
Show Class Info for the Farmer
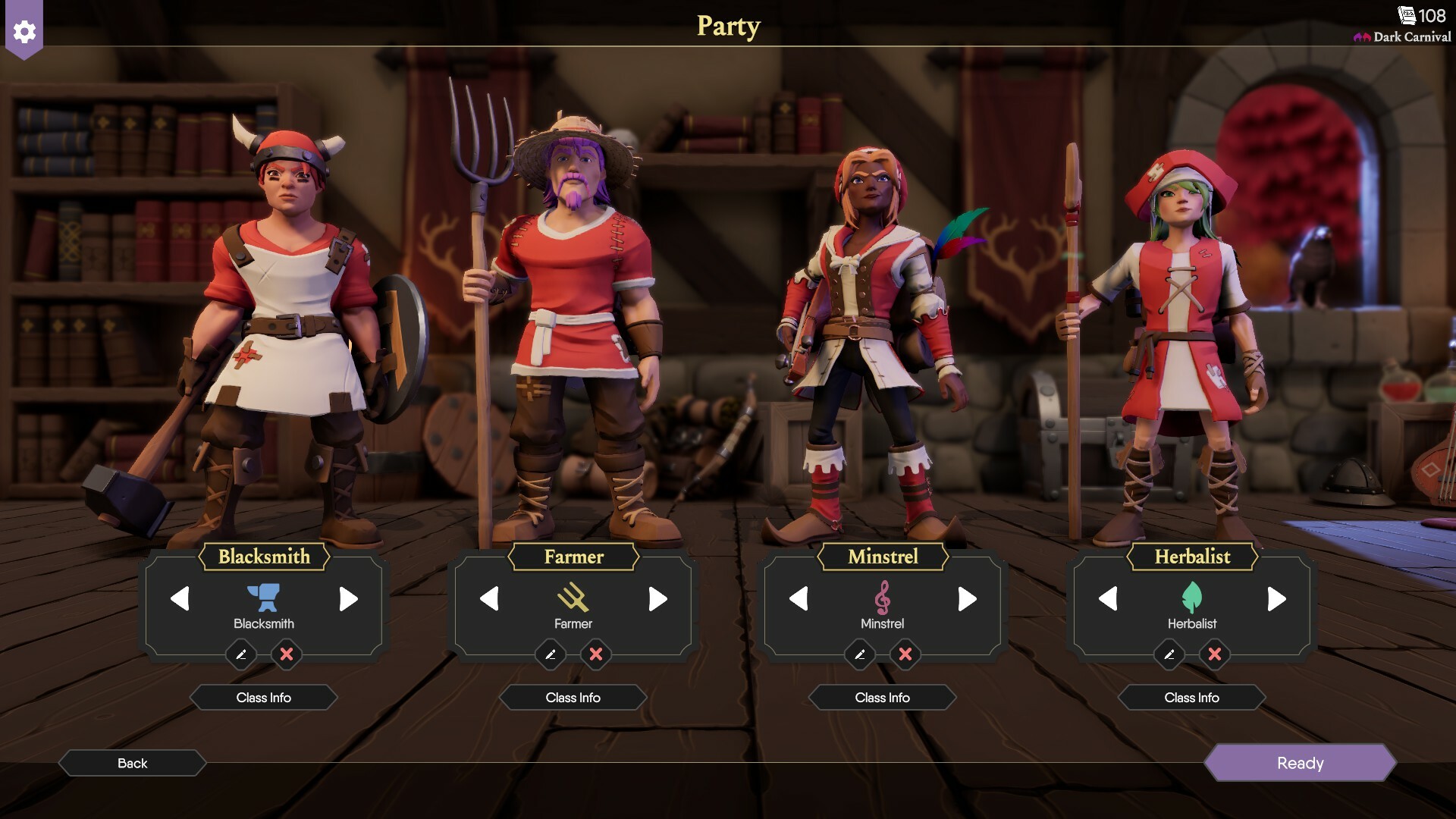click(x=573, y=698)
